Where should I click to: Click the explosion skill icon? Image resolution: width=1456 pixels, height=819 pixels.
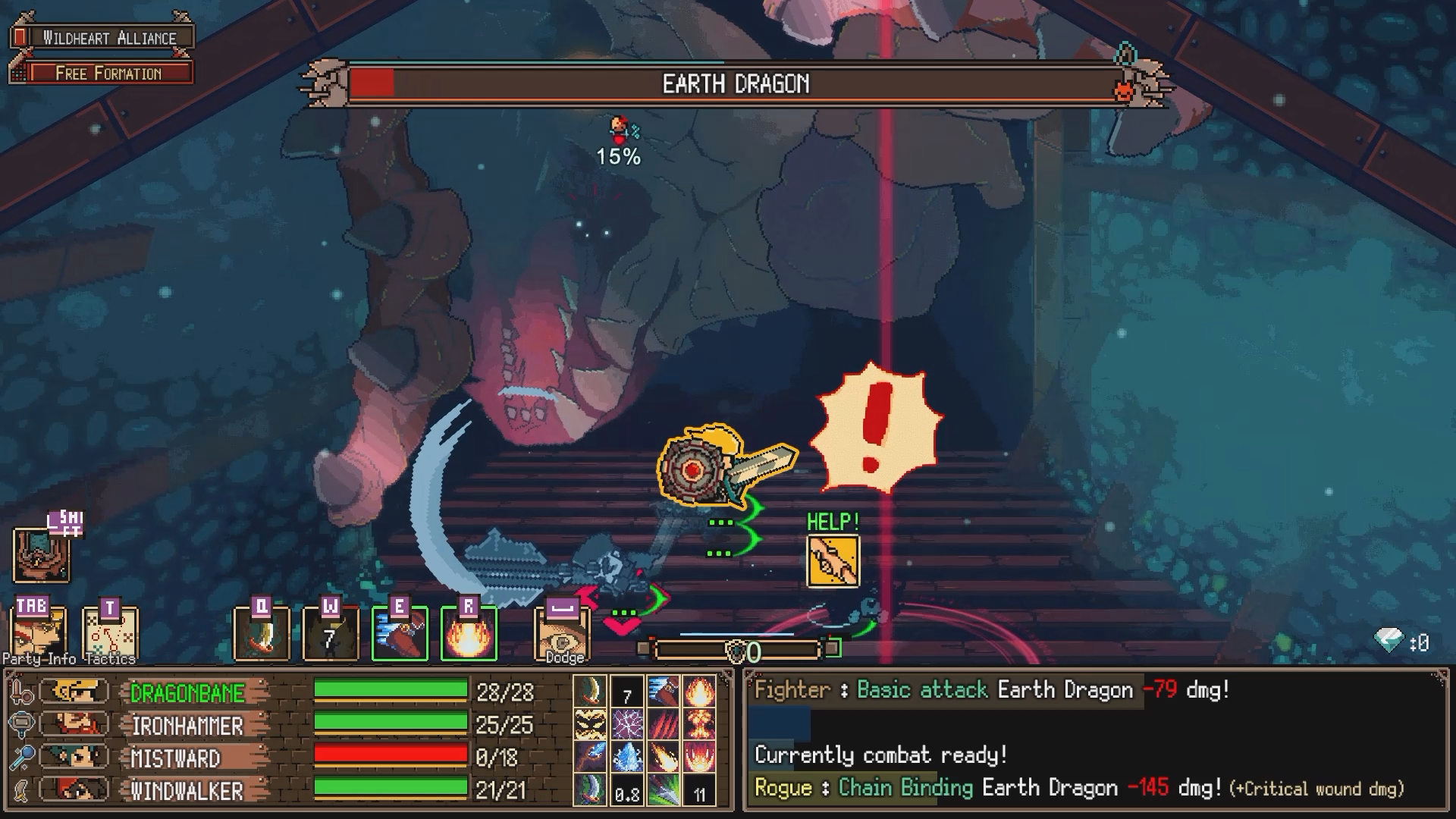tap(700, 724)
